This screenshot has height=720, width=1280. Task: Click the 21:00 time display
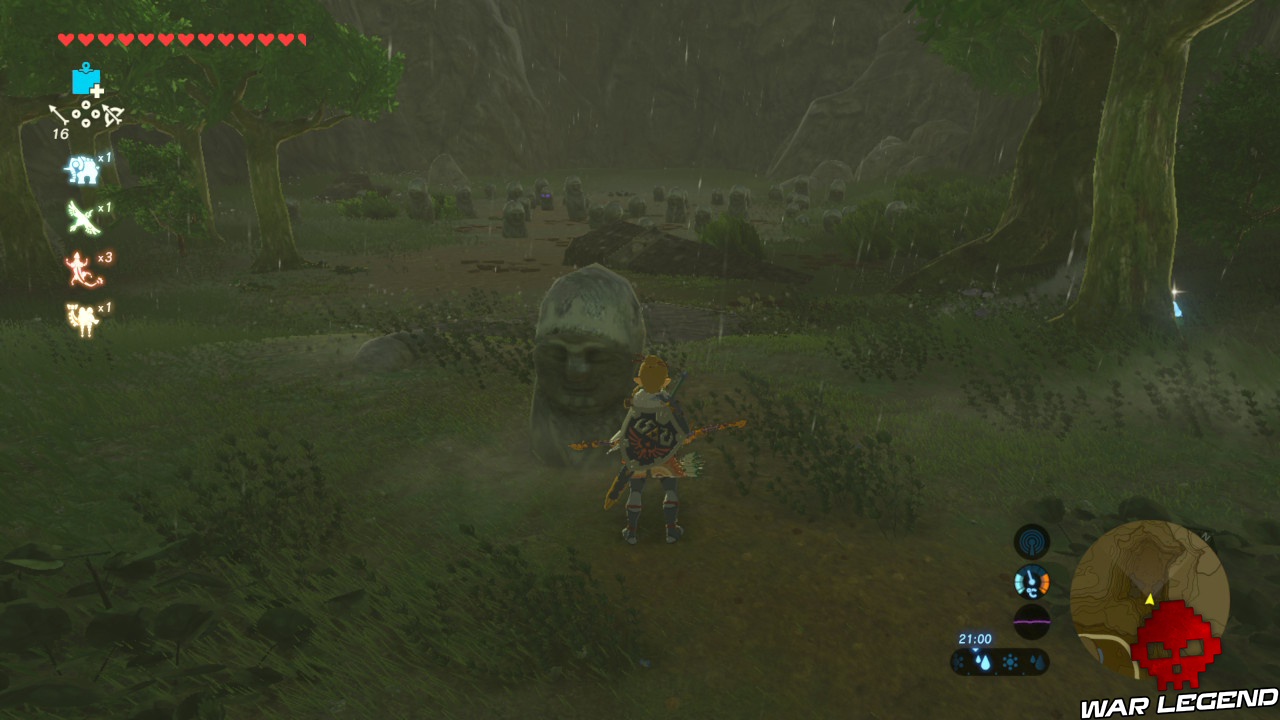(974, 638)
